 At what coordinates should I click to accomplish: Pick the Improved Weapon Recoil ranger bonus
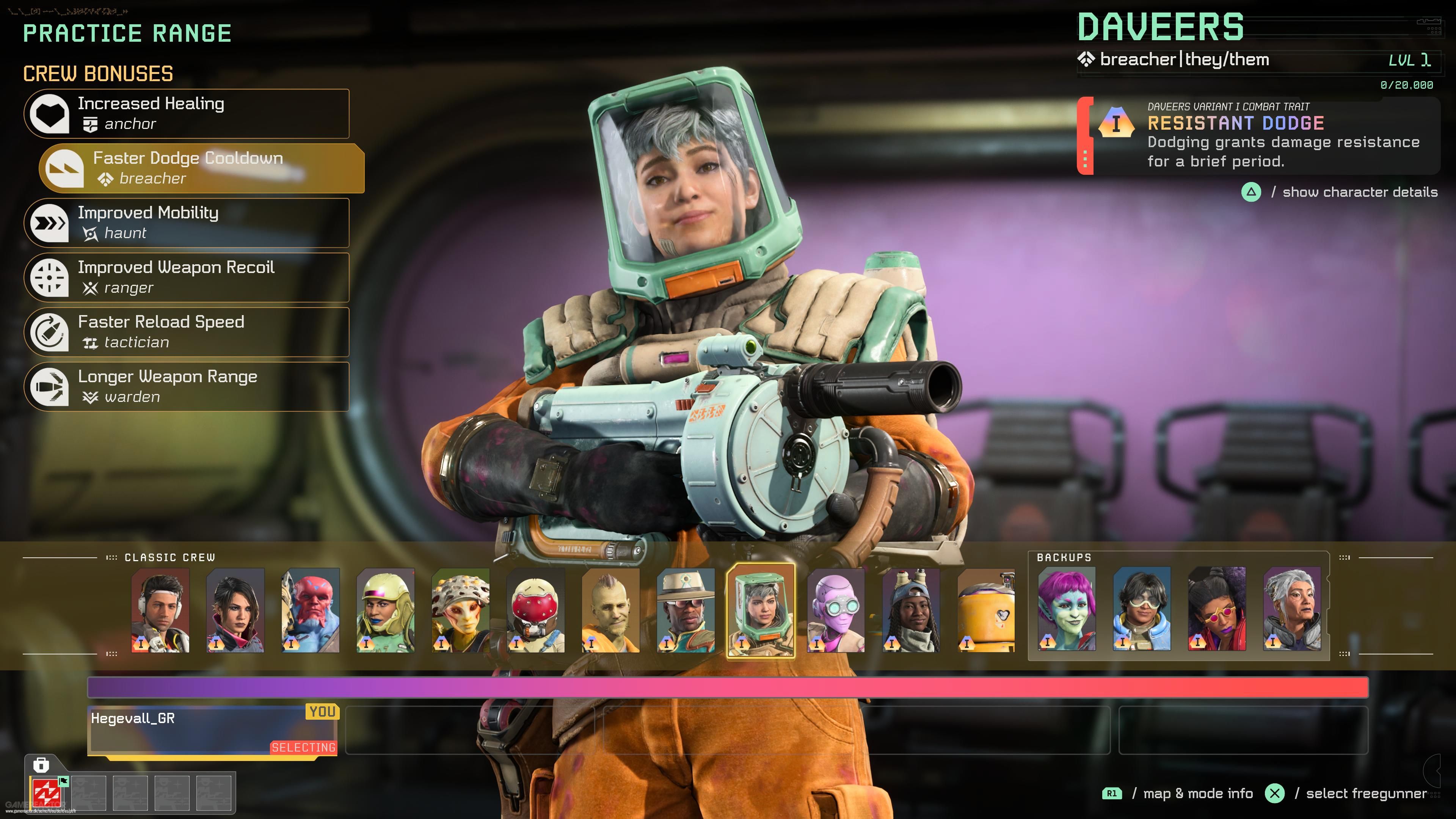pos(187,278)
